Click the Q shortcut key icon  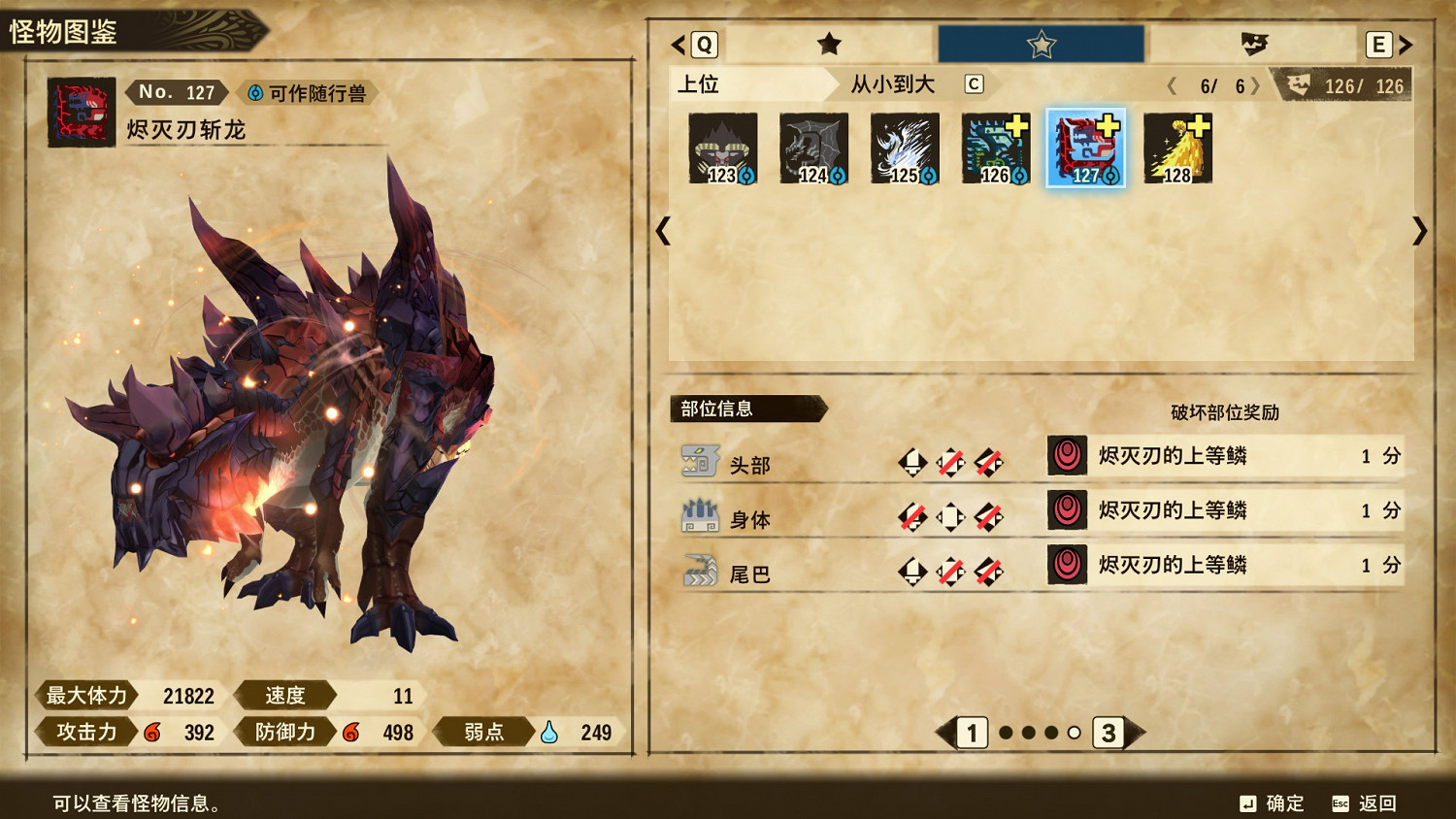click(704, 45)
